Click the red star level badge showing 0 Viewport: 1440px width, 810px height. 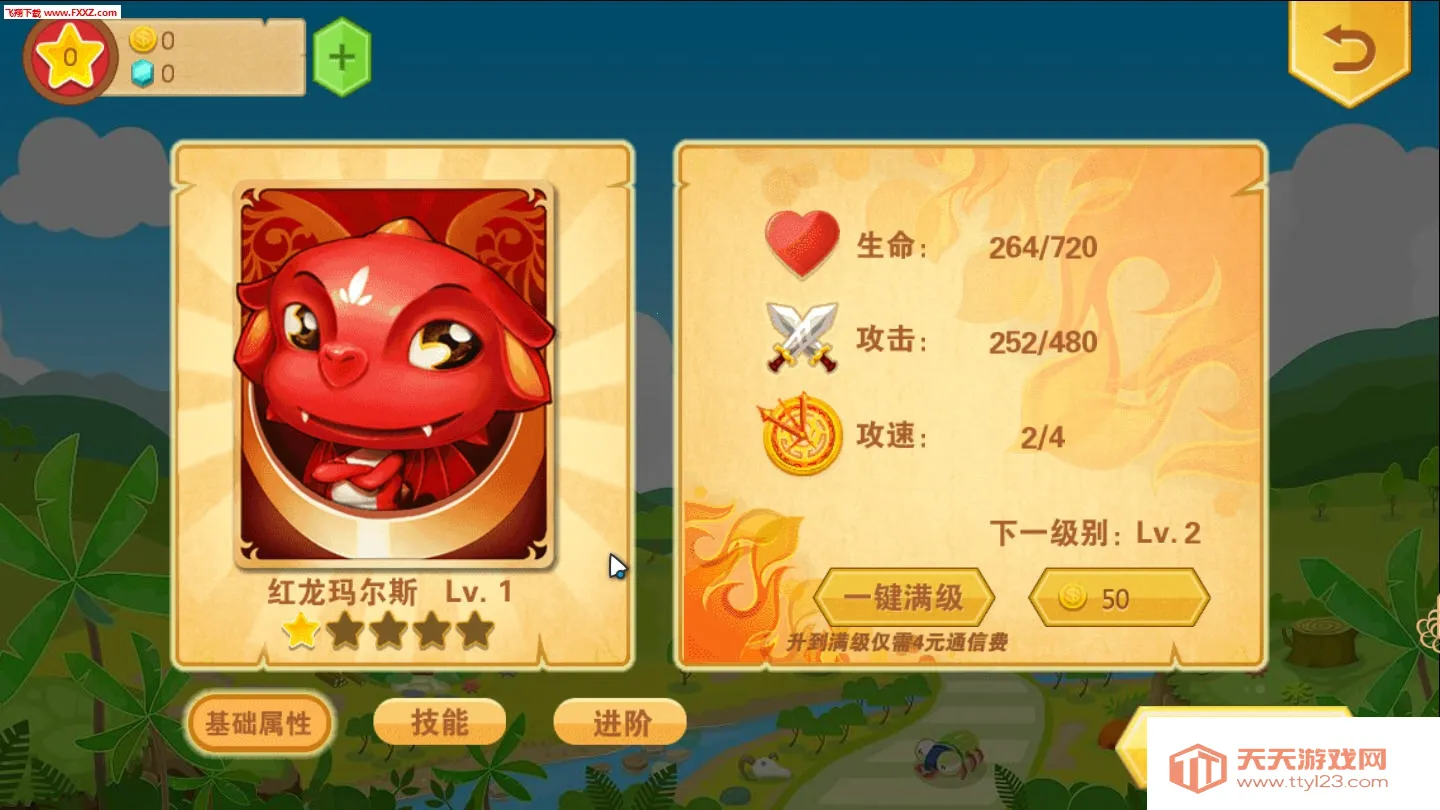point(69,57)
